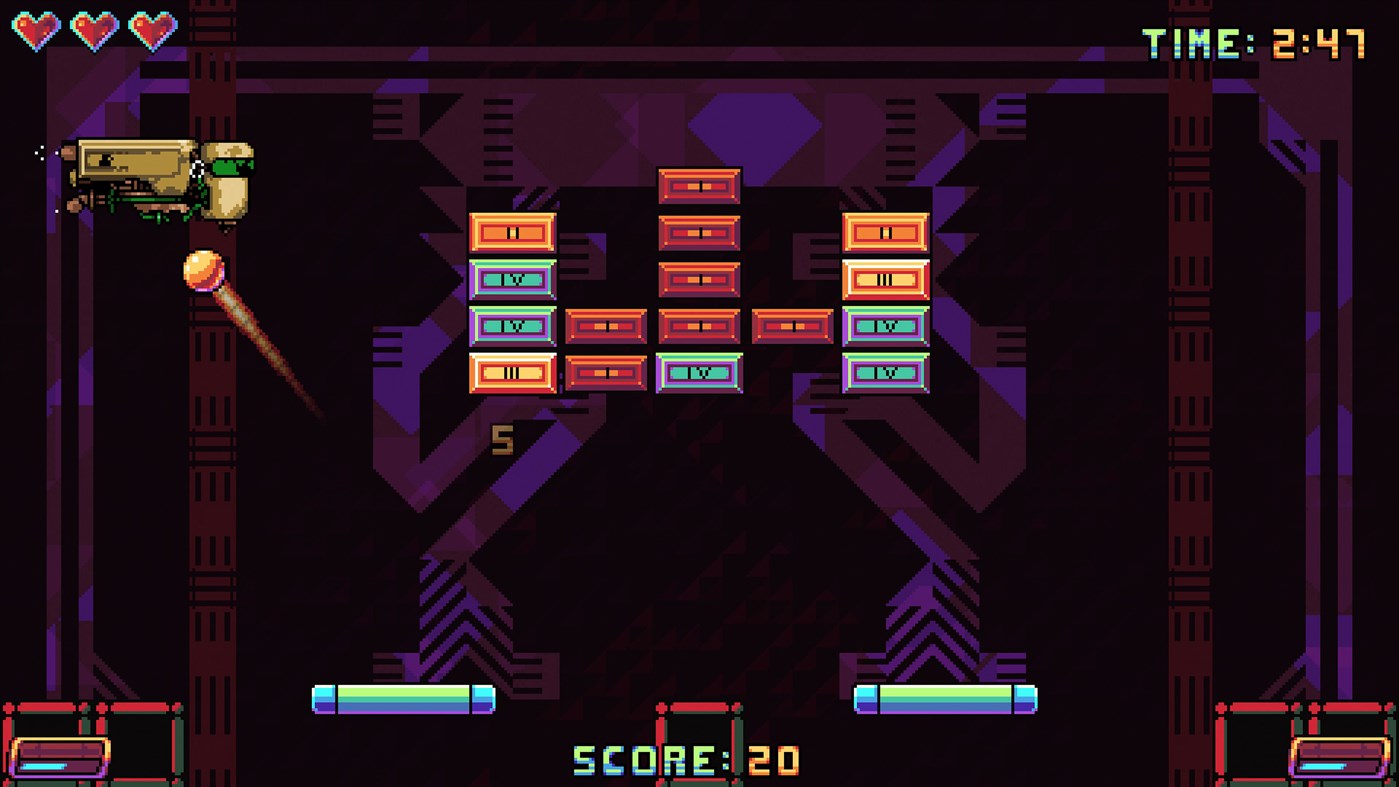Viewport: 1399px width, 787px height.
Task: Click the red brick marked I right of center
Action: 791,326
